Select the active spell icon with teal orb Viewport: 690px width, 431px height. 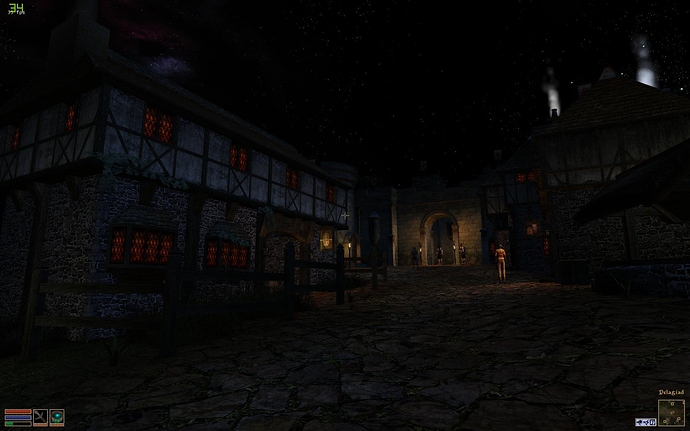pyautogui.click(x=57, y=417)
